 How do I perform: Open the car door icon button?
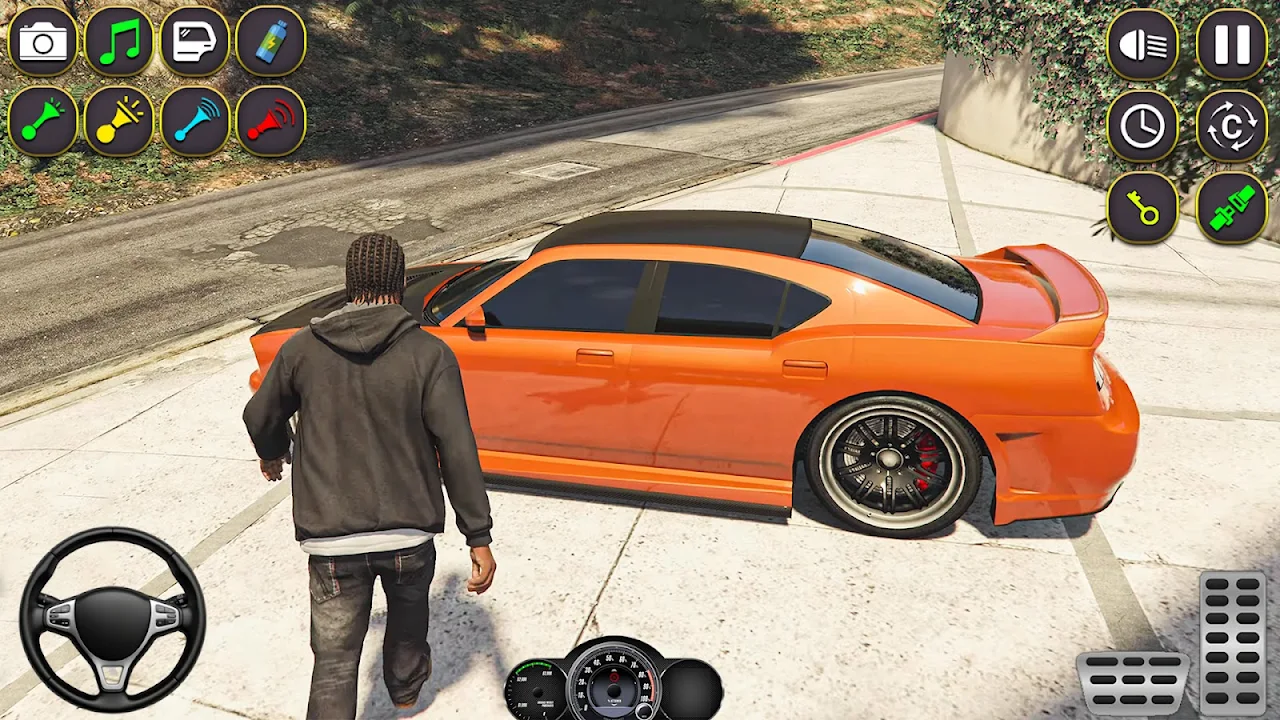(x=195, y=42)
